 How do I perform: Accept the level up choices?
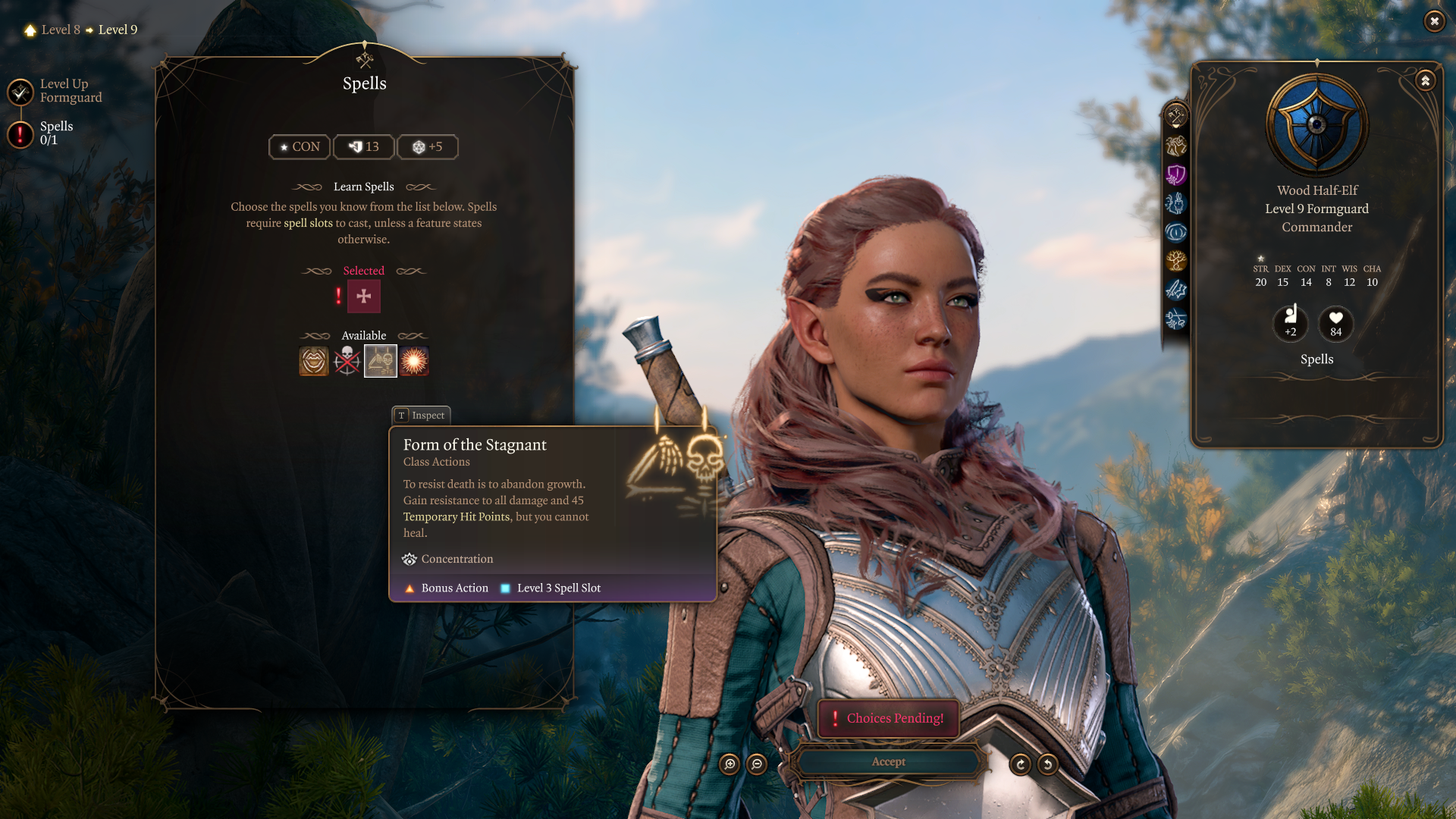click(x=888, y=762)
